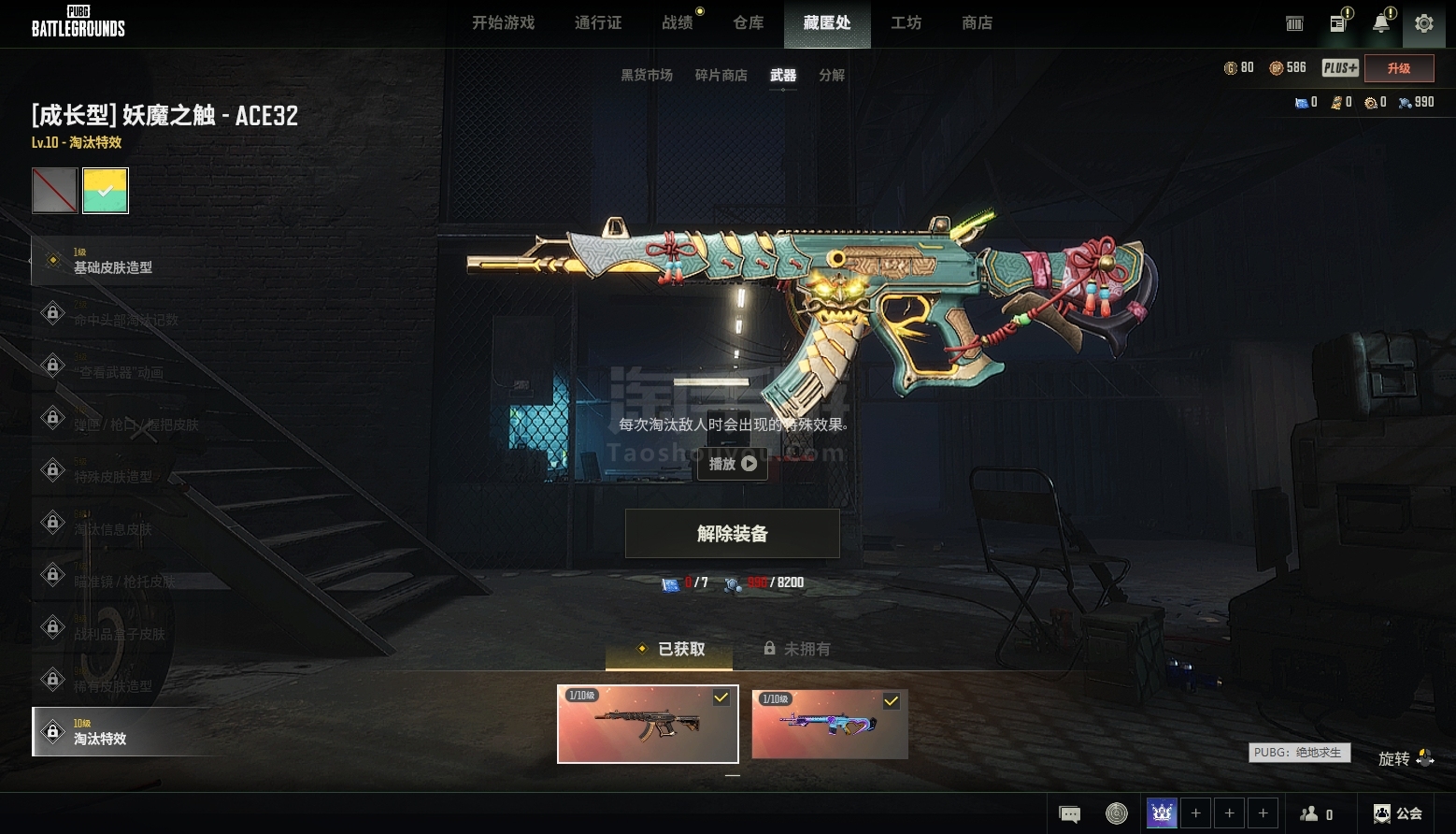This screenshot has height=834, width=1456.
Task: Open the 公会 clan button
Action: (x=1398, y=813)
